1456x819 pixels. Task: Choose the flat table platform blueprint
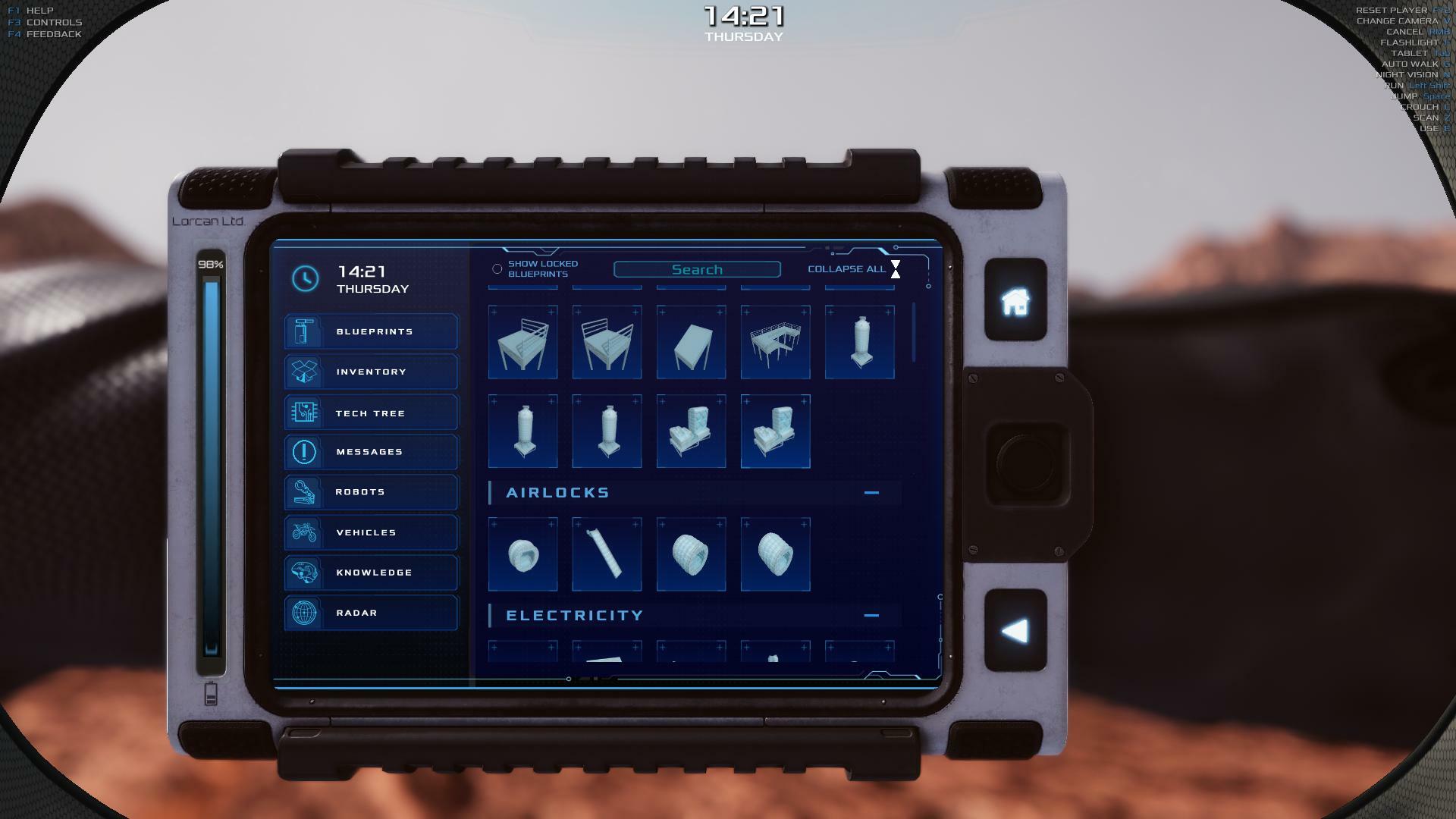coord(691,342)
